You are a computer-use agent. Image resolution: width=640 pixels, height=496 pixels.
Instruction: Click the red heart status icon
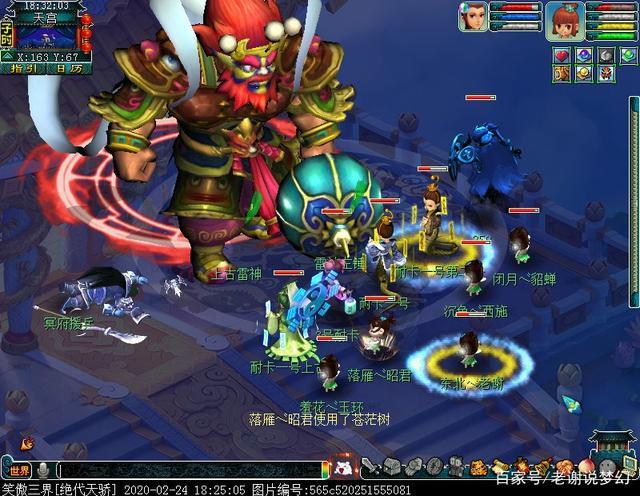(x=562, y=53)
